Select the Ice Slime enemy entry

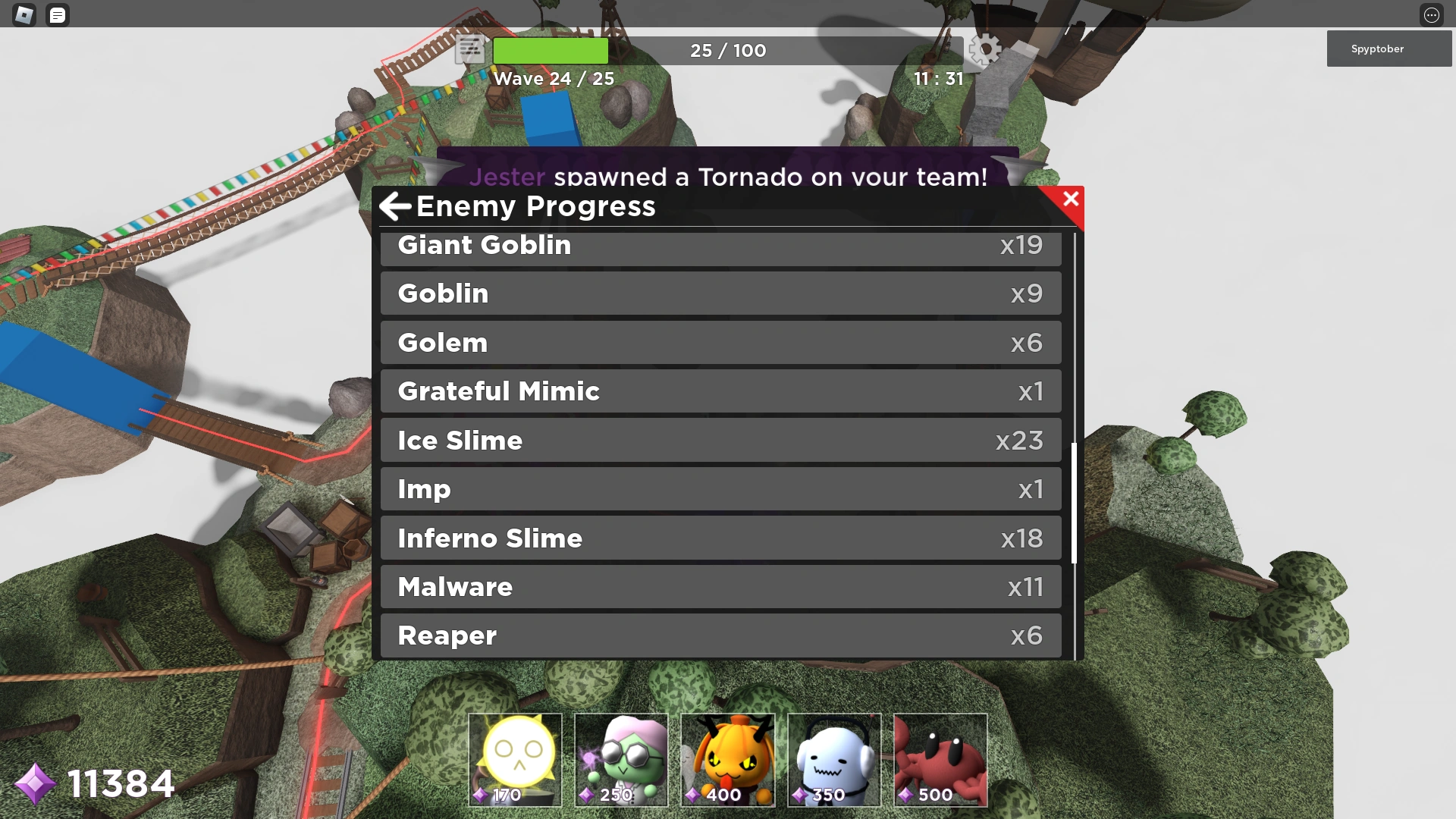(x=720, y=440)
